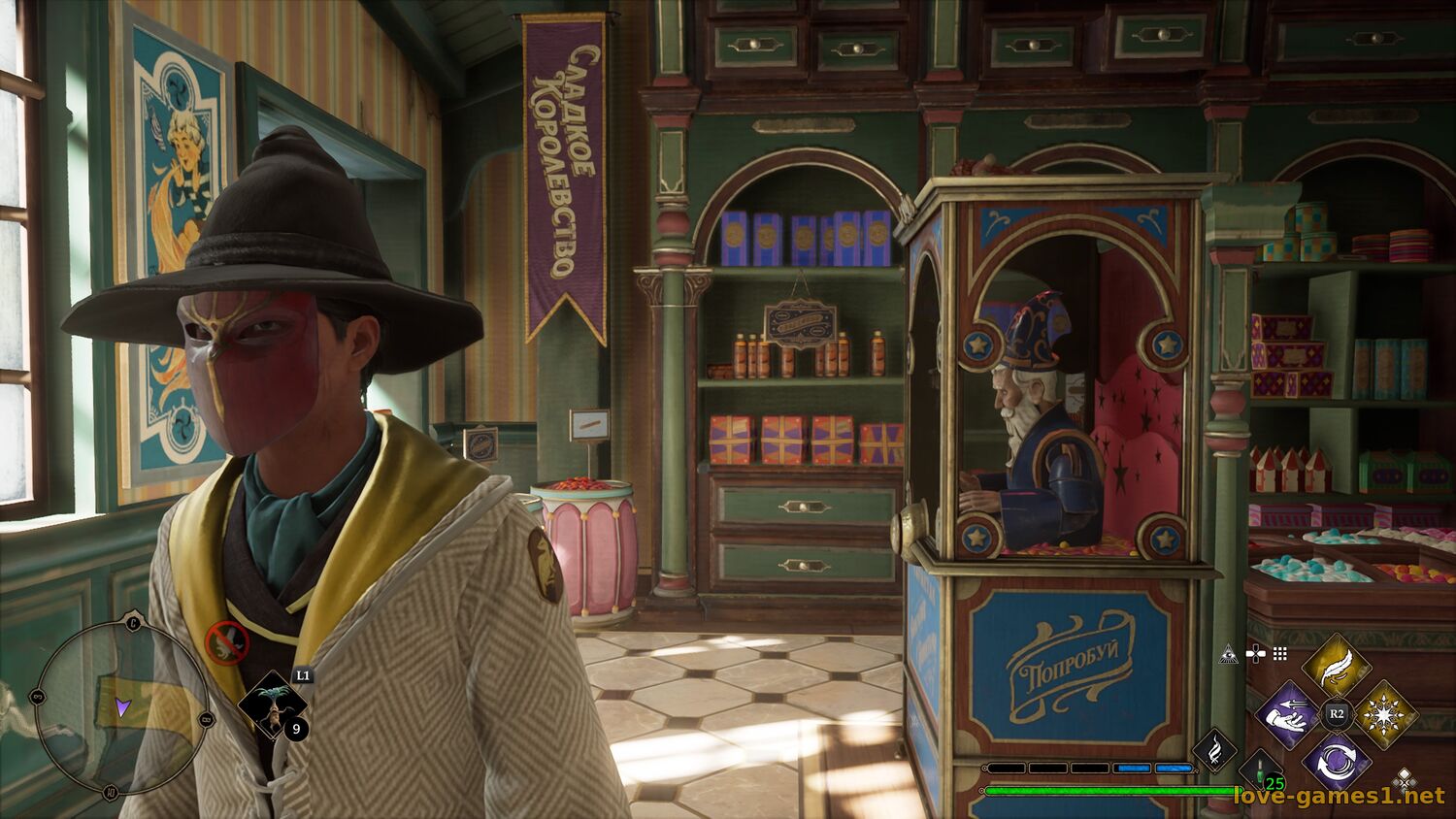Activate the Accio summoning hand spell
Image resolution: width=1456 pixels, height=819 pixels.
[x=1287, y=715]
